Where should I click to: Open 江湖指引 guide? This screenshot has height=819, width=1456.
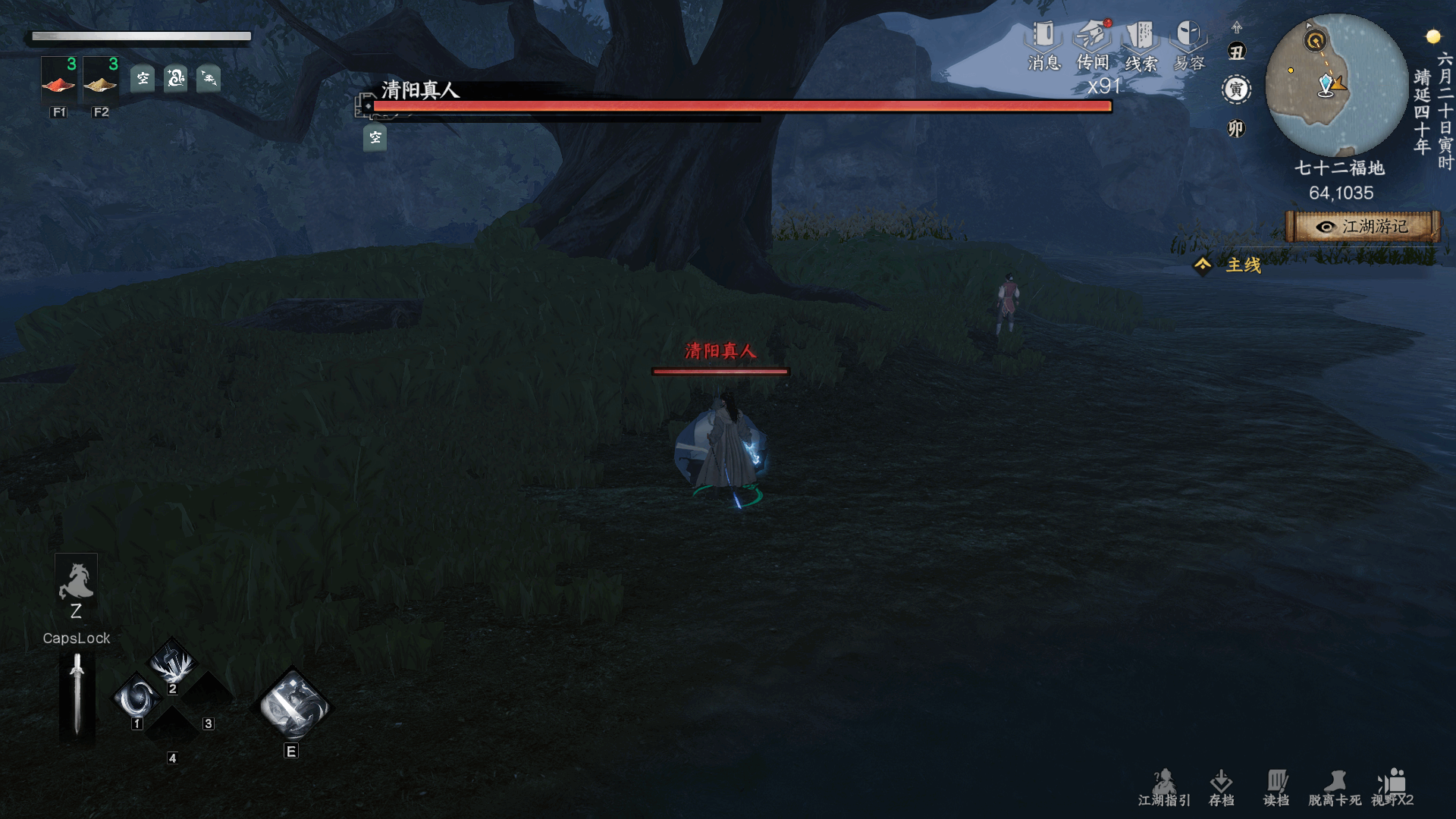pos(1164,787)
